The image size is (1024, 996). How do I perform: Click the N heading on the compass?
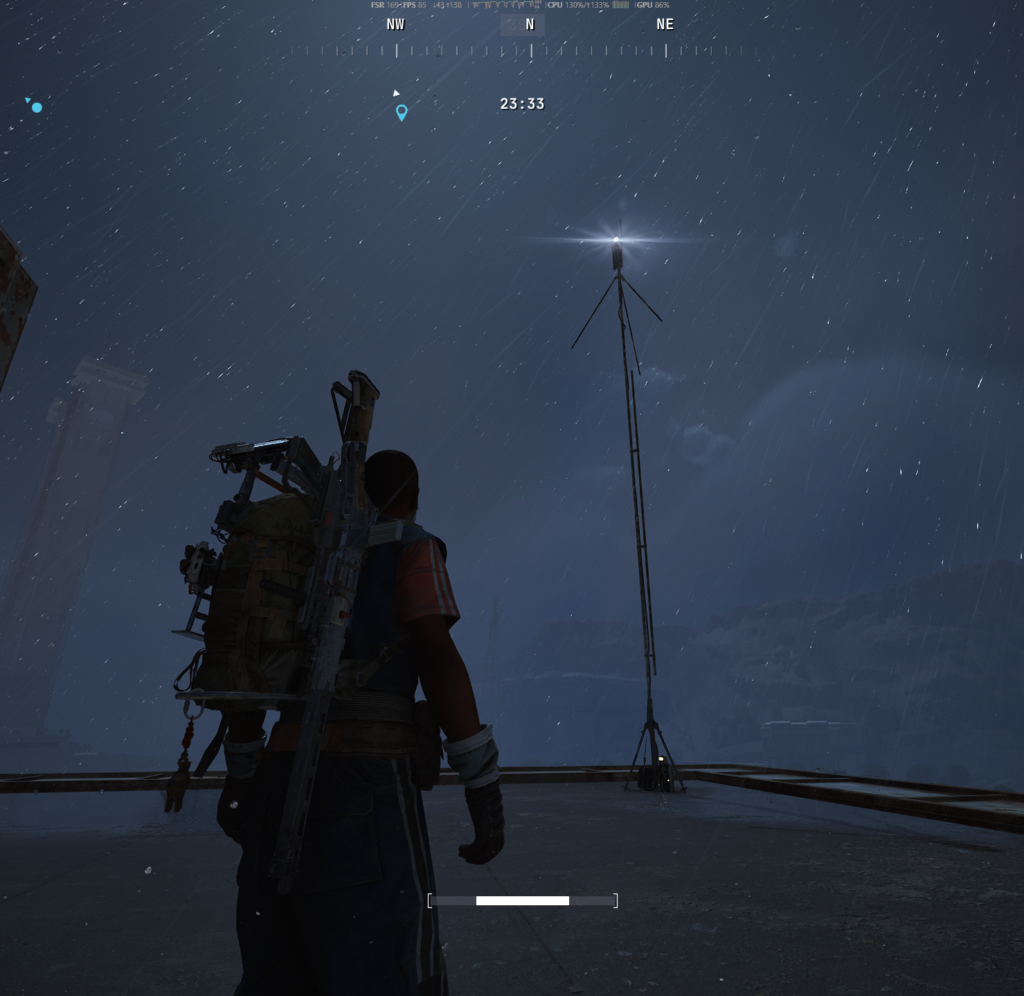coord(529,25)
